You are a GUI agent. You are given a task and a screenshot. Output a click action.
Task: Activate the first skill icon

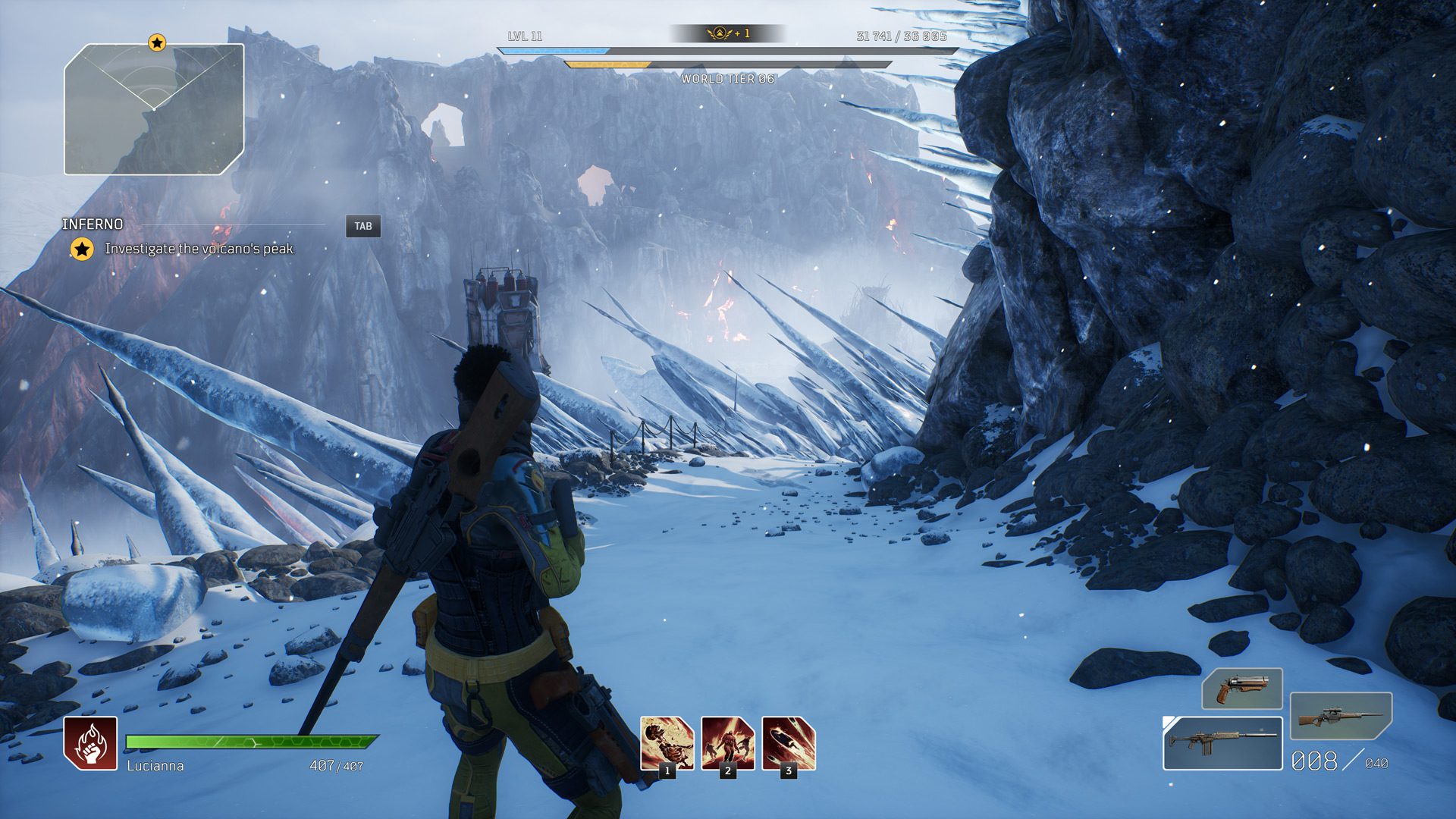point(667,744)
